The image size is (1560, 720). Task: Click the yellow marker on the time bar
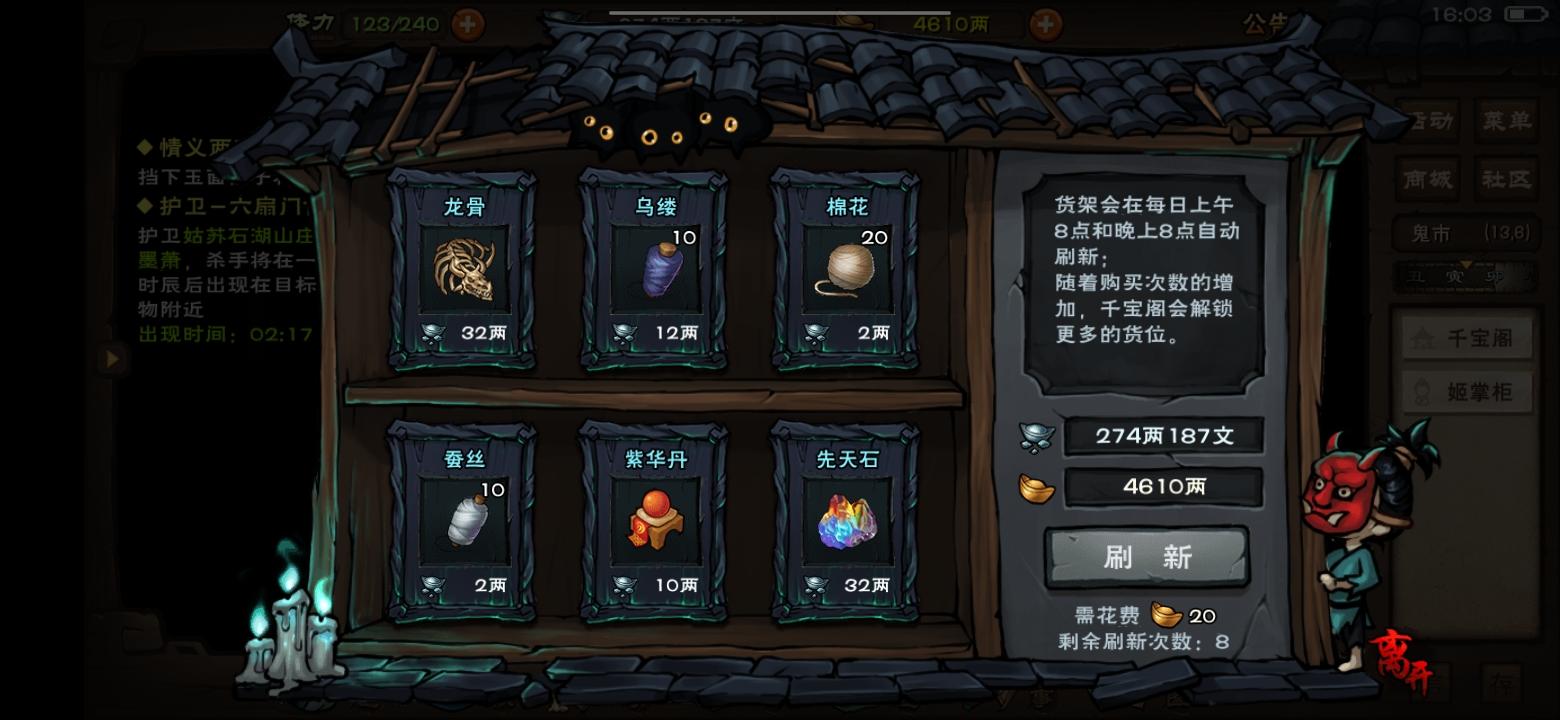[x=1465, y=264]
